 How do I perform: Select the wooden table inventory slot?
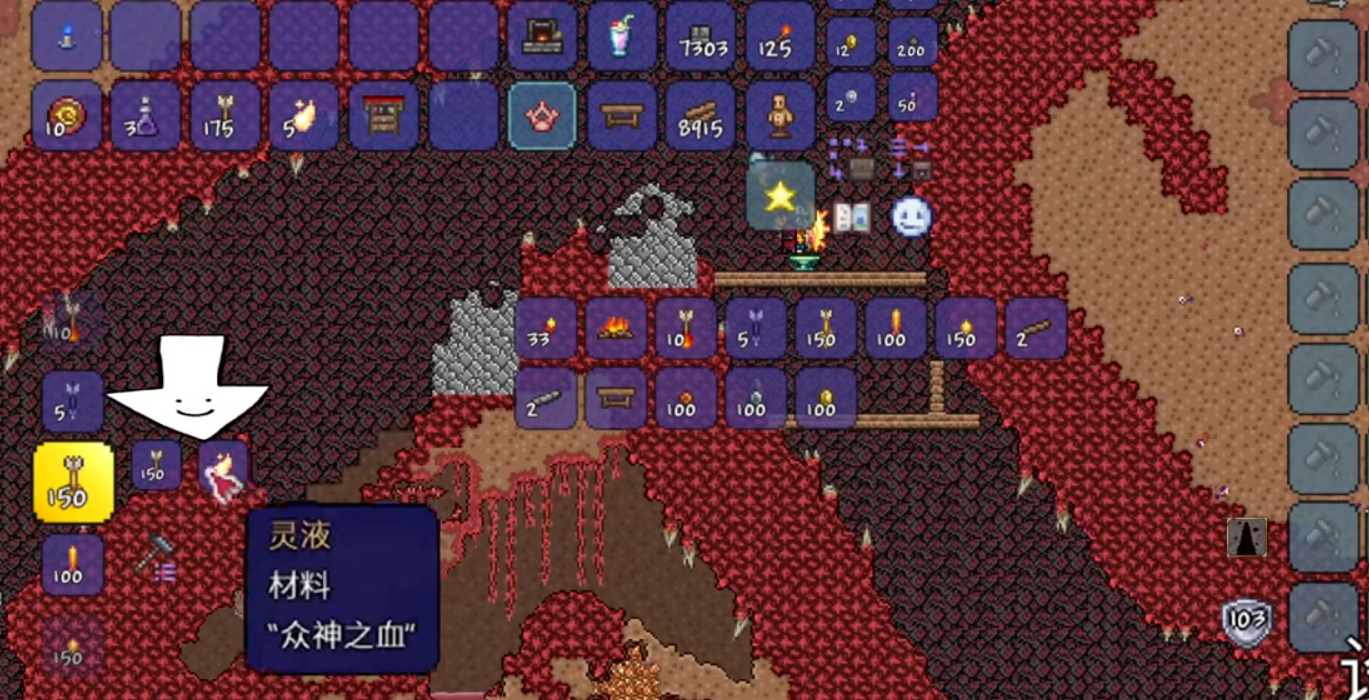click(621, 117)
